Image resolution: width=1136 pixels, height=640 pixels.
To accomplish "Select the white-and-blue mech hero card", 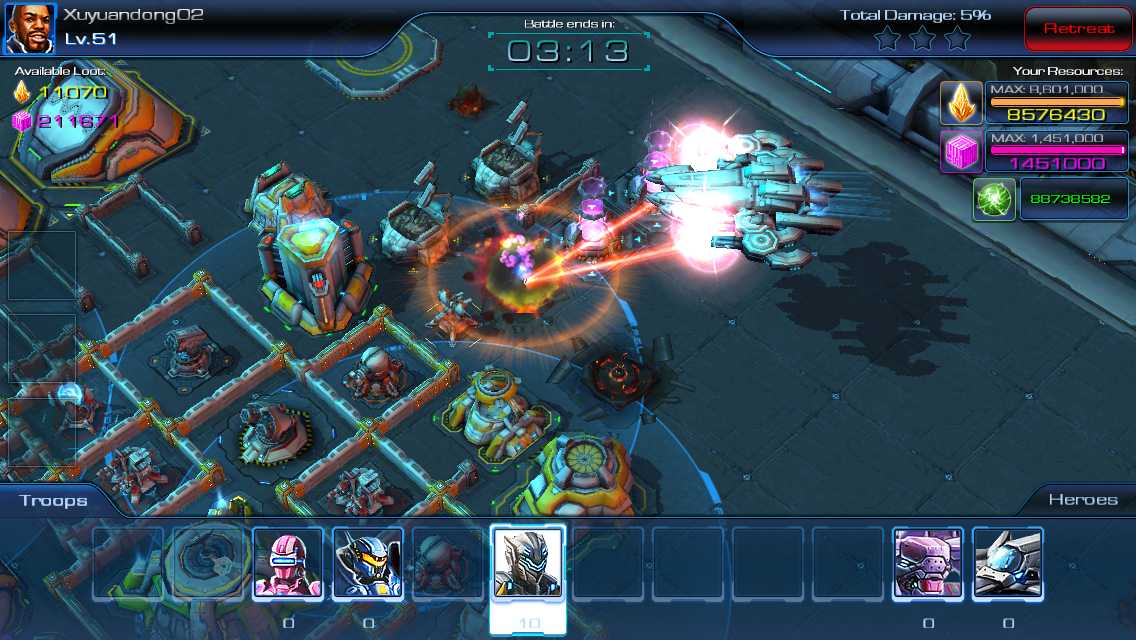I will point(1008,563).
